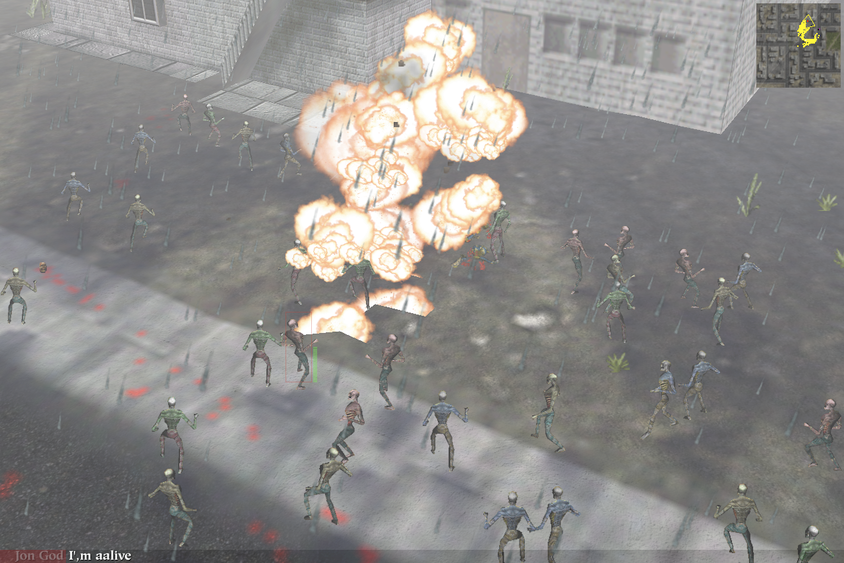The height and width of the screenshot is (563, 844).
Task: Select the unit with the green health bar
Action: 297,355
